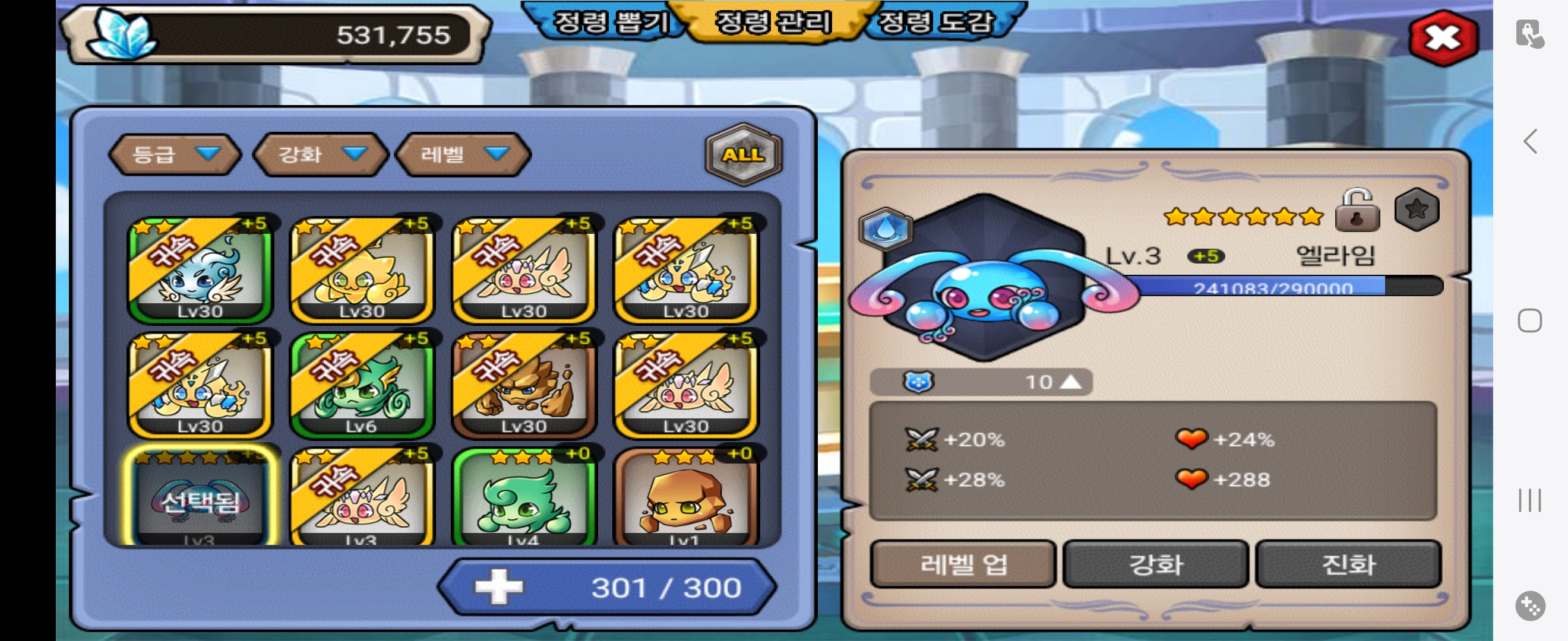Choose the green Lv4 unbound spirit
This screenshot has height=641, width=1568.
click(523, 499)
